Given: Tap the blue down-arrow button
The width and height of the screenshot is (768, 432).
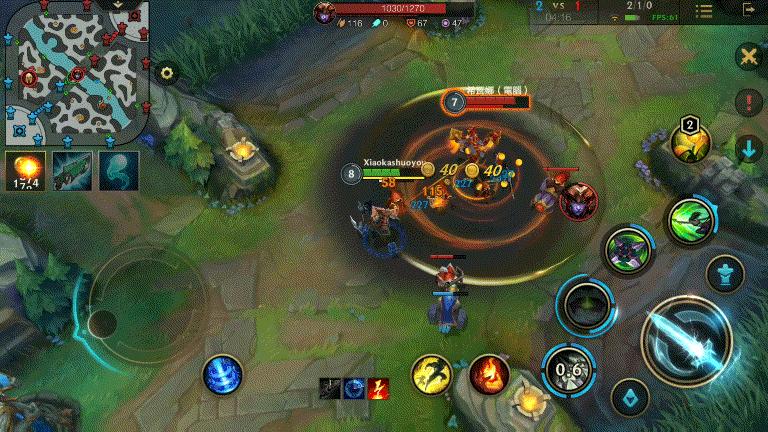Looking at the screenshot, I should click(748, 150).
